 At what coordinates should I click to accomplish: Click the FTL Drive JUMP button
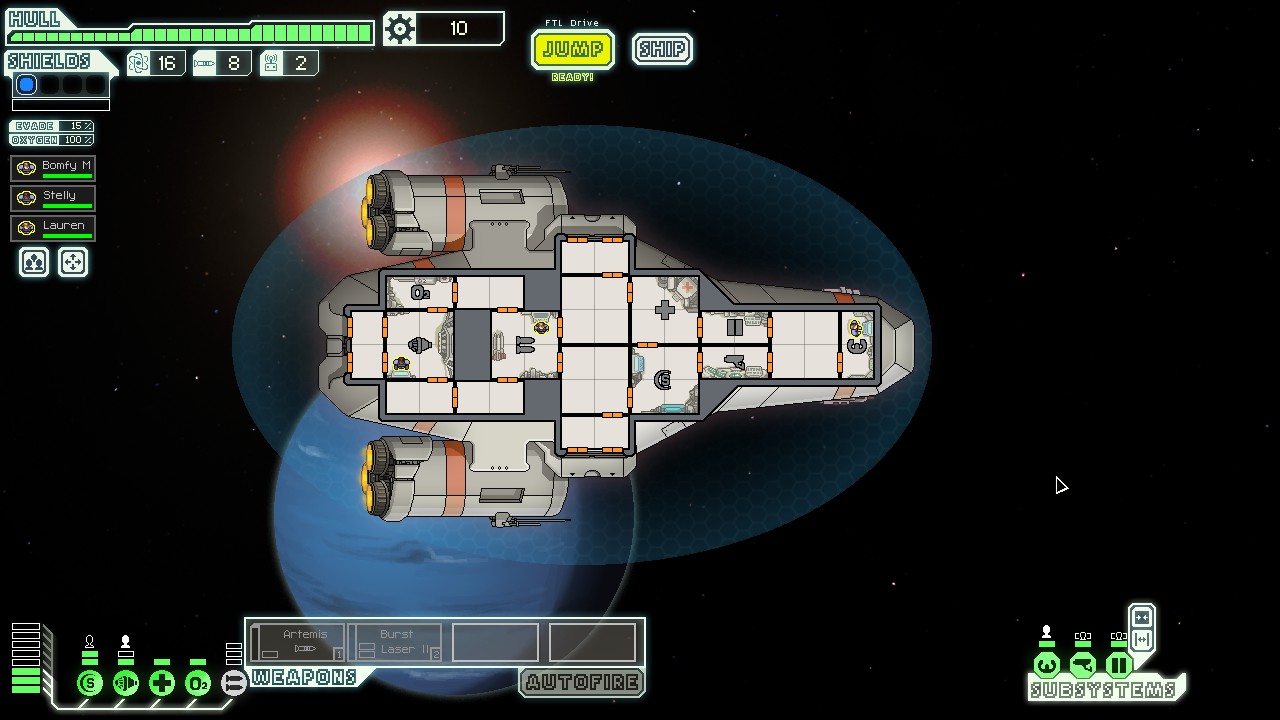click(x=572, y=49)
